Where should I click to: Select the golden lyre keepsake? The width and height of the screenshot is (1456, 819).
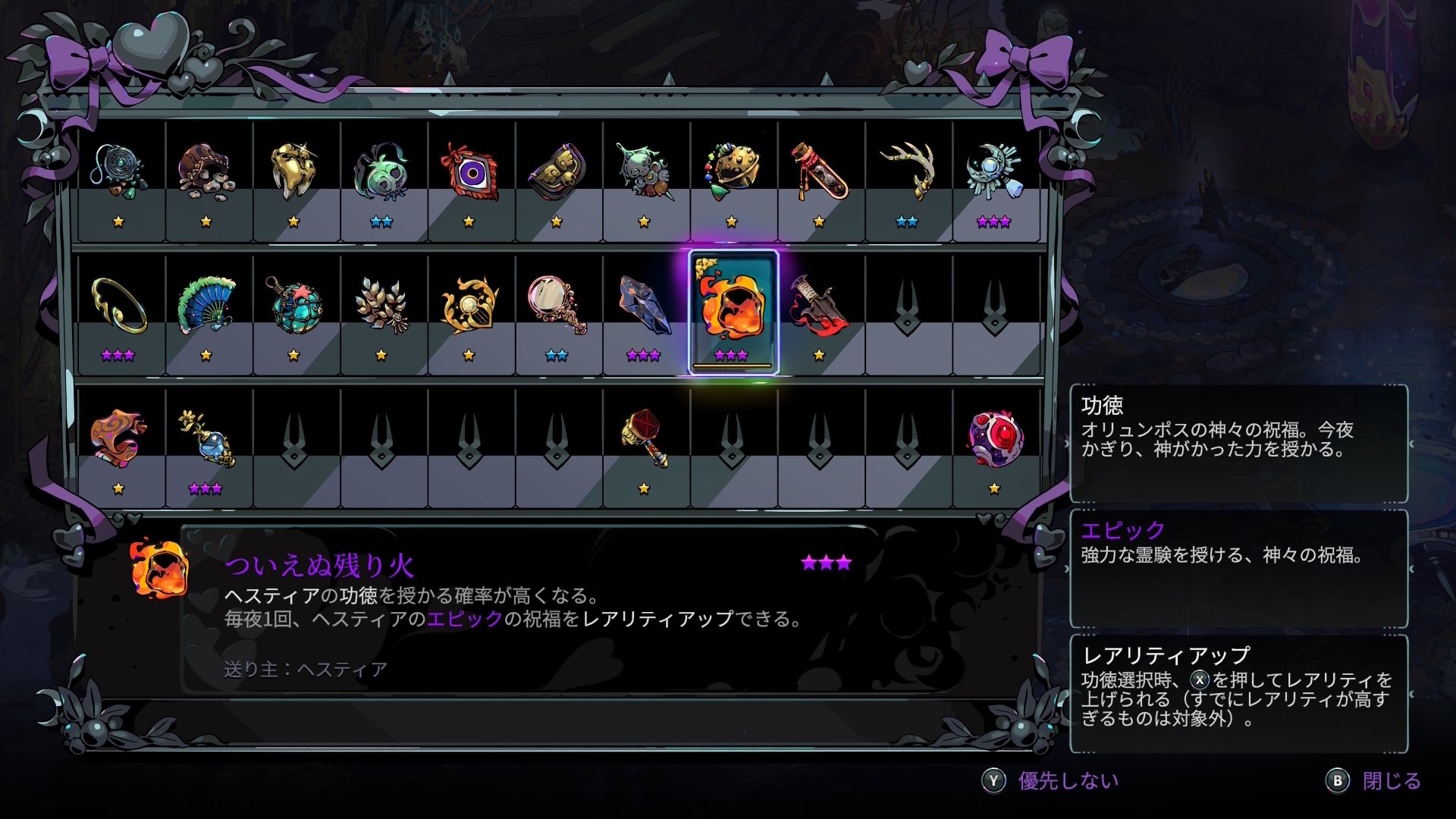(466, 303)
